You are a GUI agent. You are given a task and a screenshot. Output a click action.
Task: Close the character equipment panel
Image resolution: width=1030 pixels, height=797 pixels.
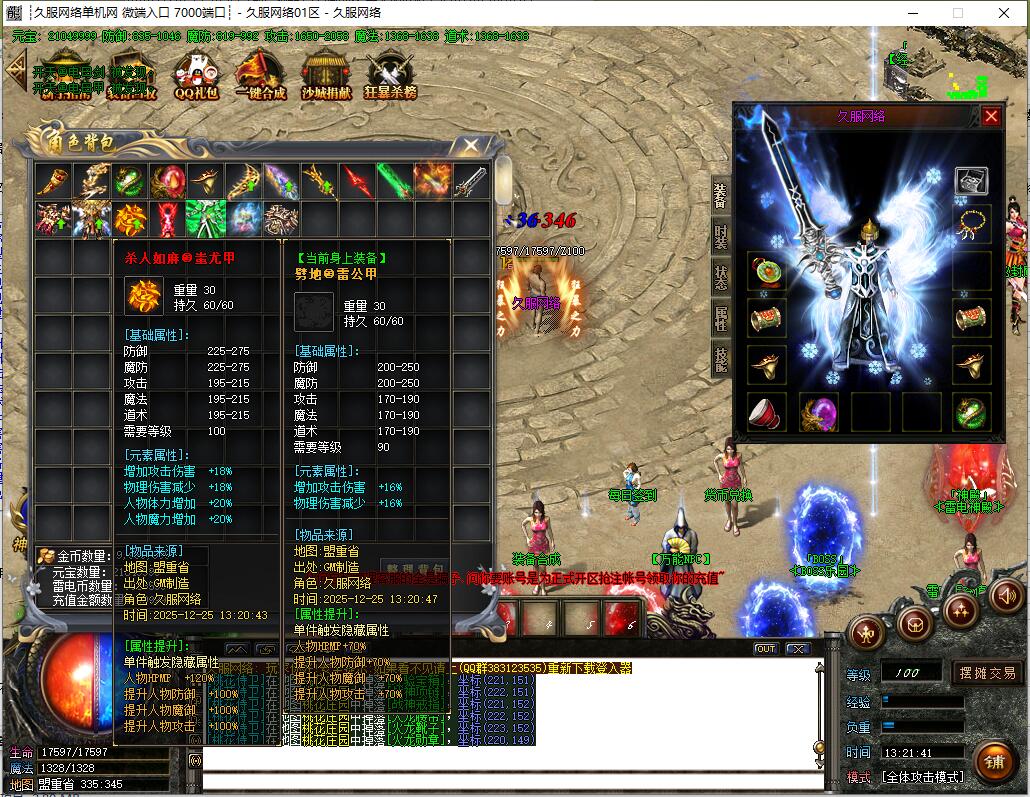point(991,116)
